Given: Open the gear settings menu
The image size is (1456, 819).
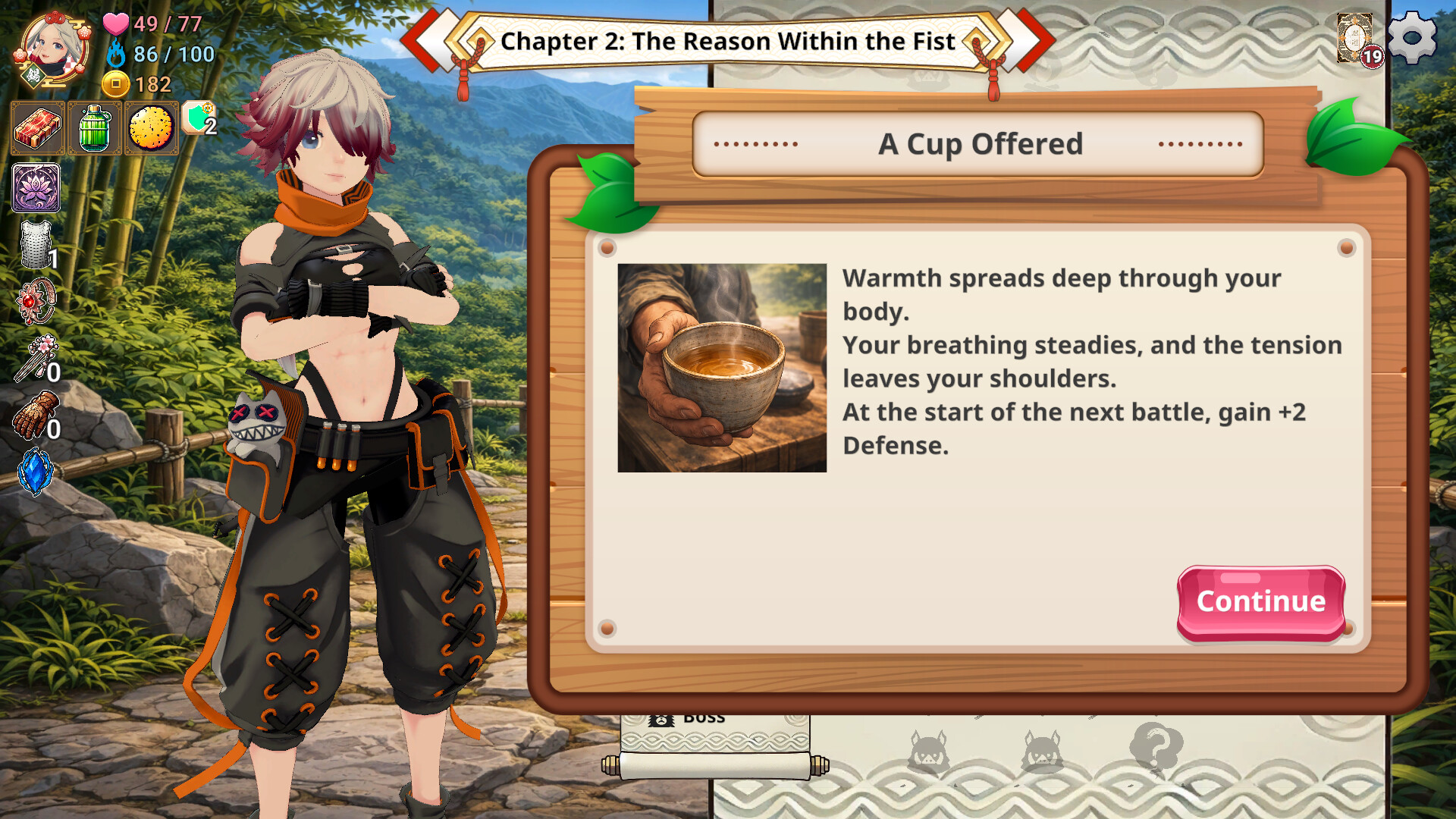Looking at the screenshot, I should [x=1411, y=37].
